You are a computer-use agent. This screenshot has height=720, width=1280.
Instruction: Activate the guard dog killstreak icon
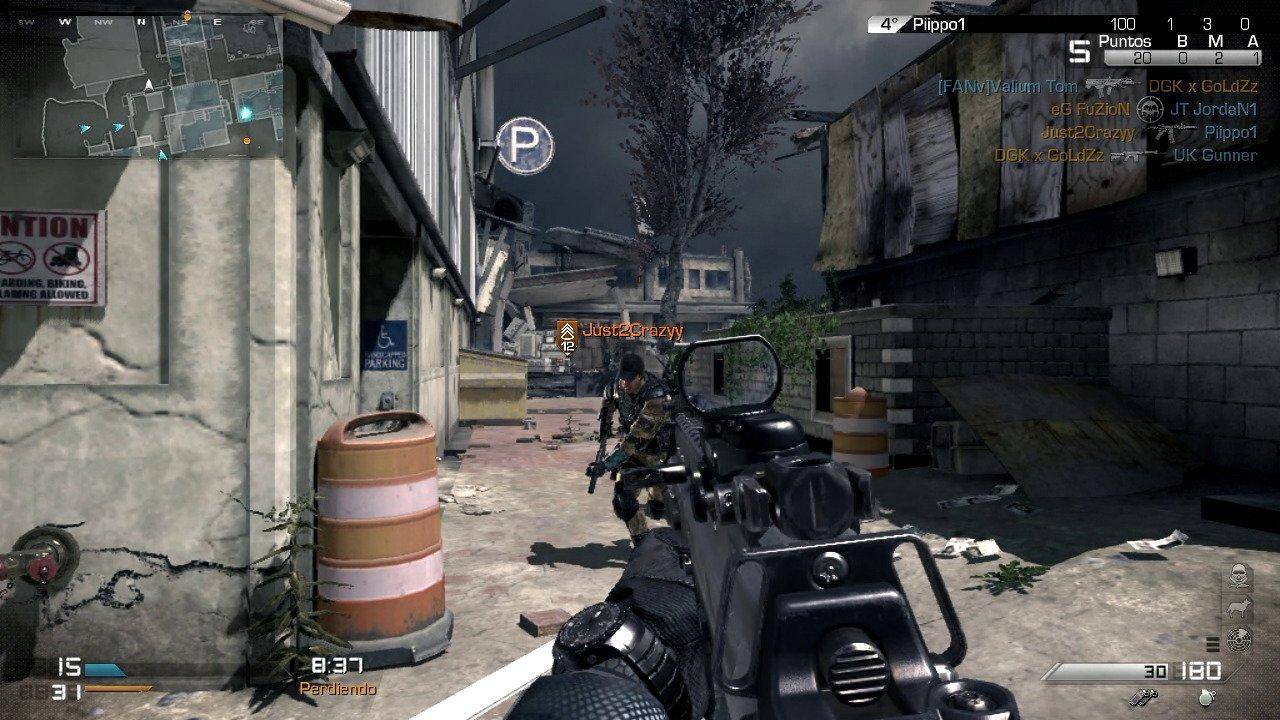click(1237, 607)
